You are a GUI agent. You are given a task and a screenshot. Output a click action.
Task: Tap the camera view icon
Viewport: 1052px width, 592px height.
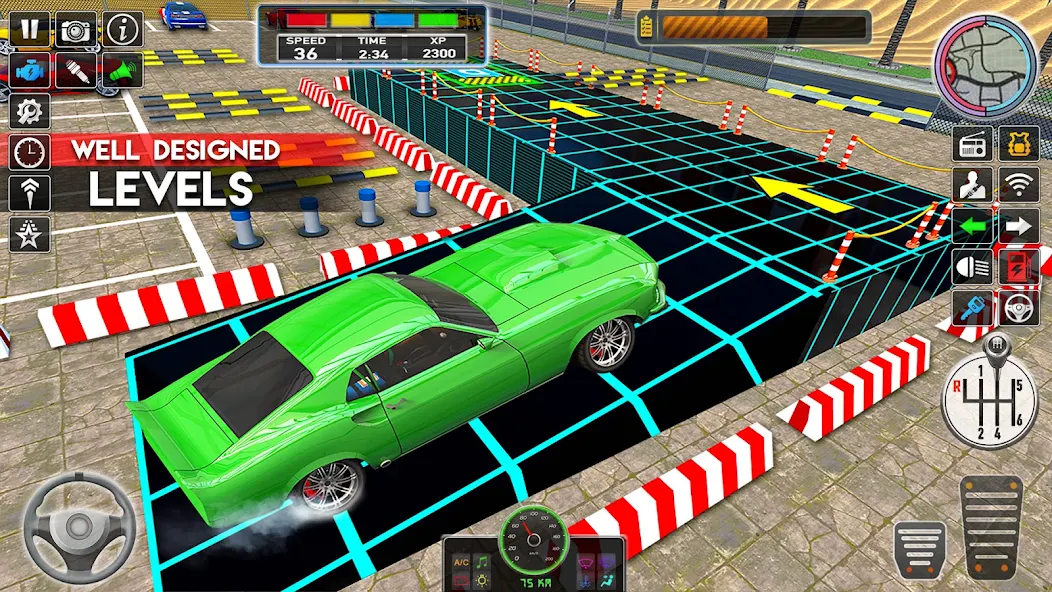(76, 29)
